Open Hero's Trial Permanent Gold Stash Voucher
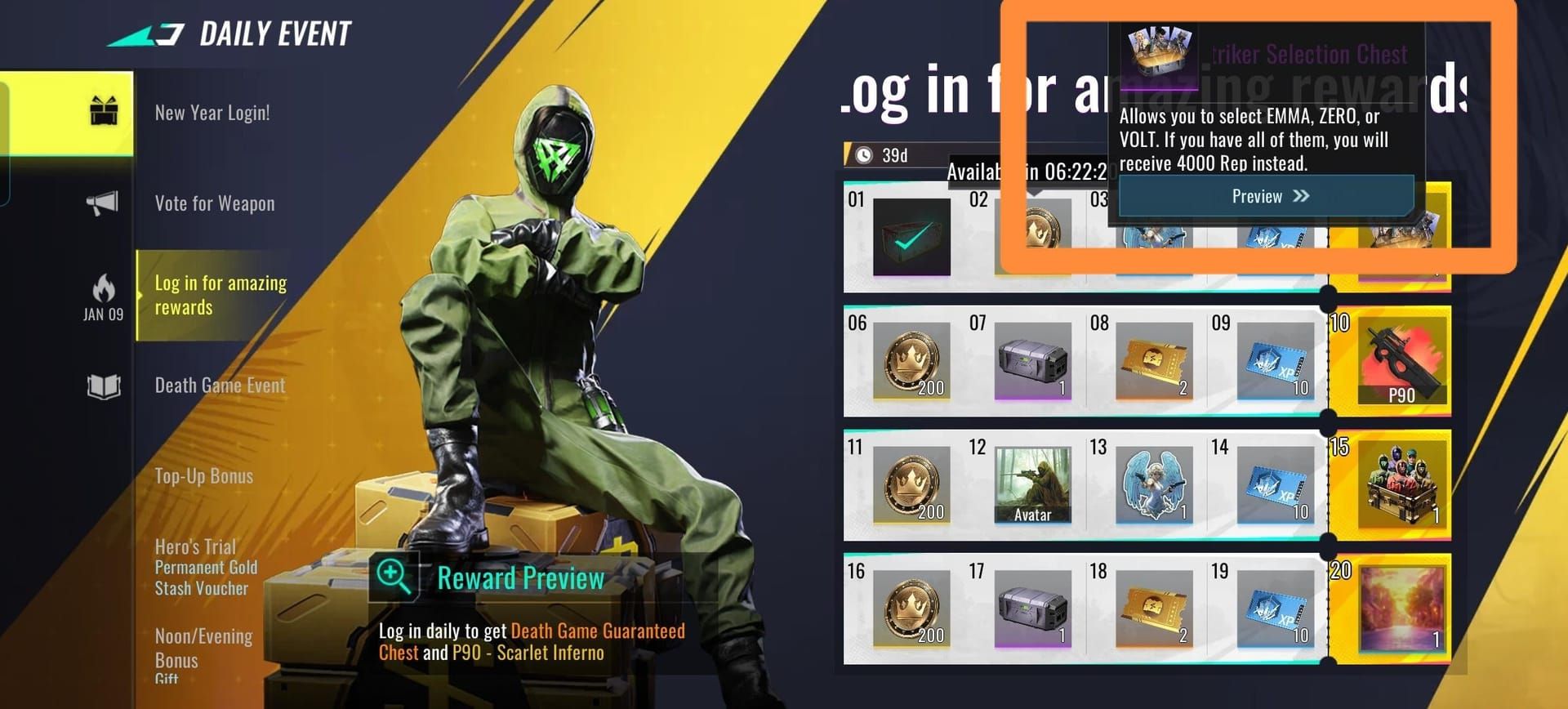The height and width of the screenshot is (709, 1568). 206,567
